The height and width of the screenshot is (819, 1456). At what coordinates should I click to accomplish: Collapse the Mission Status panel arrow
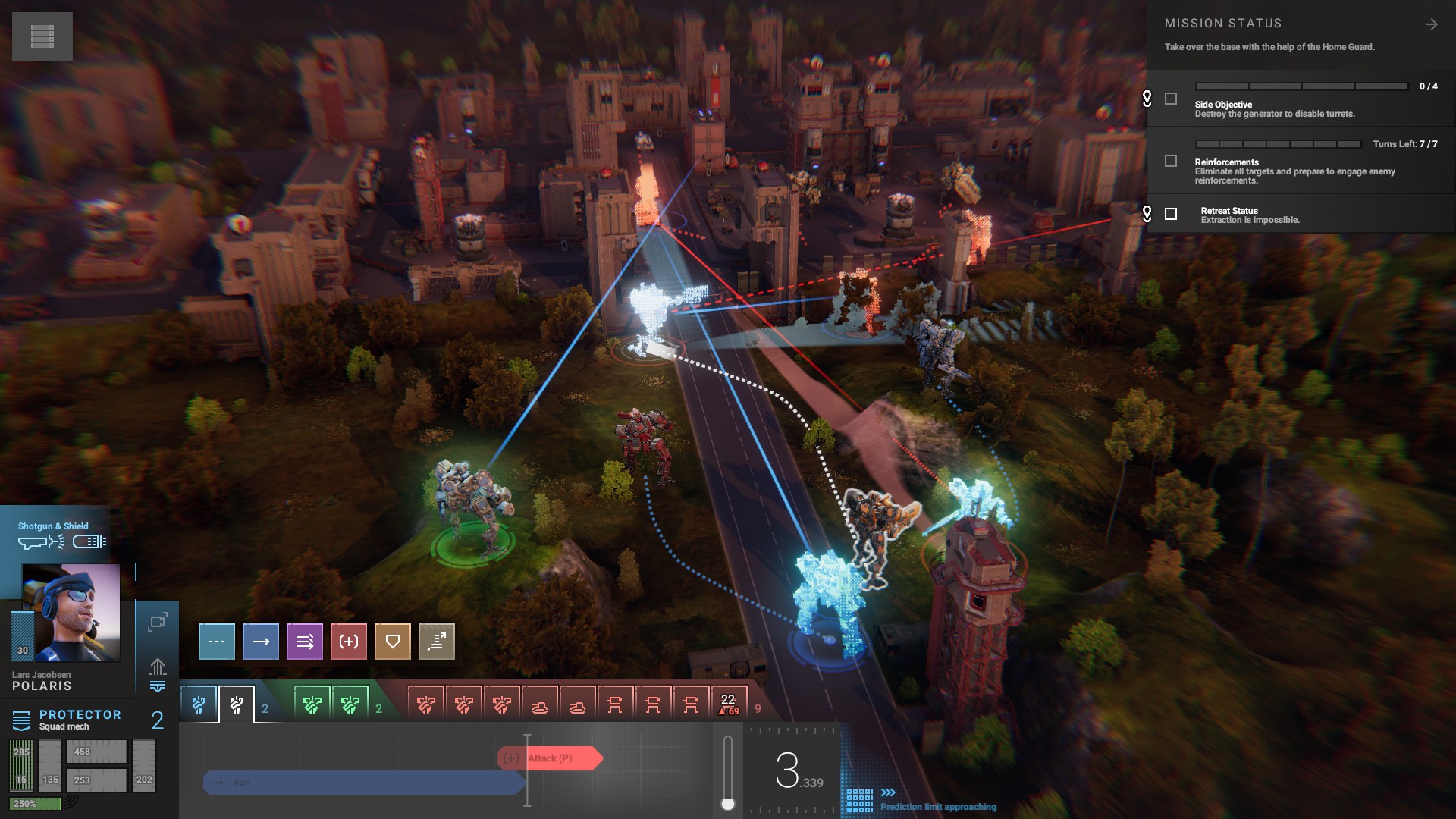[x=1431, y=25]
